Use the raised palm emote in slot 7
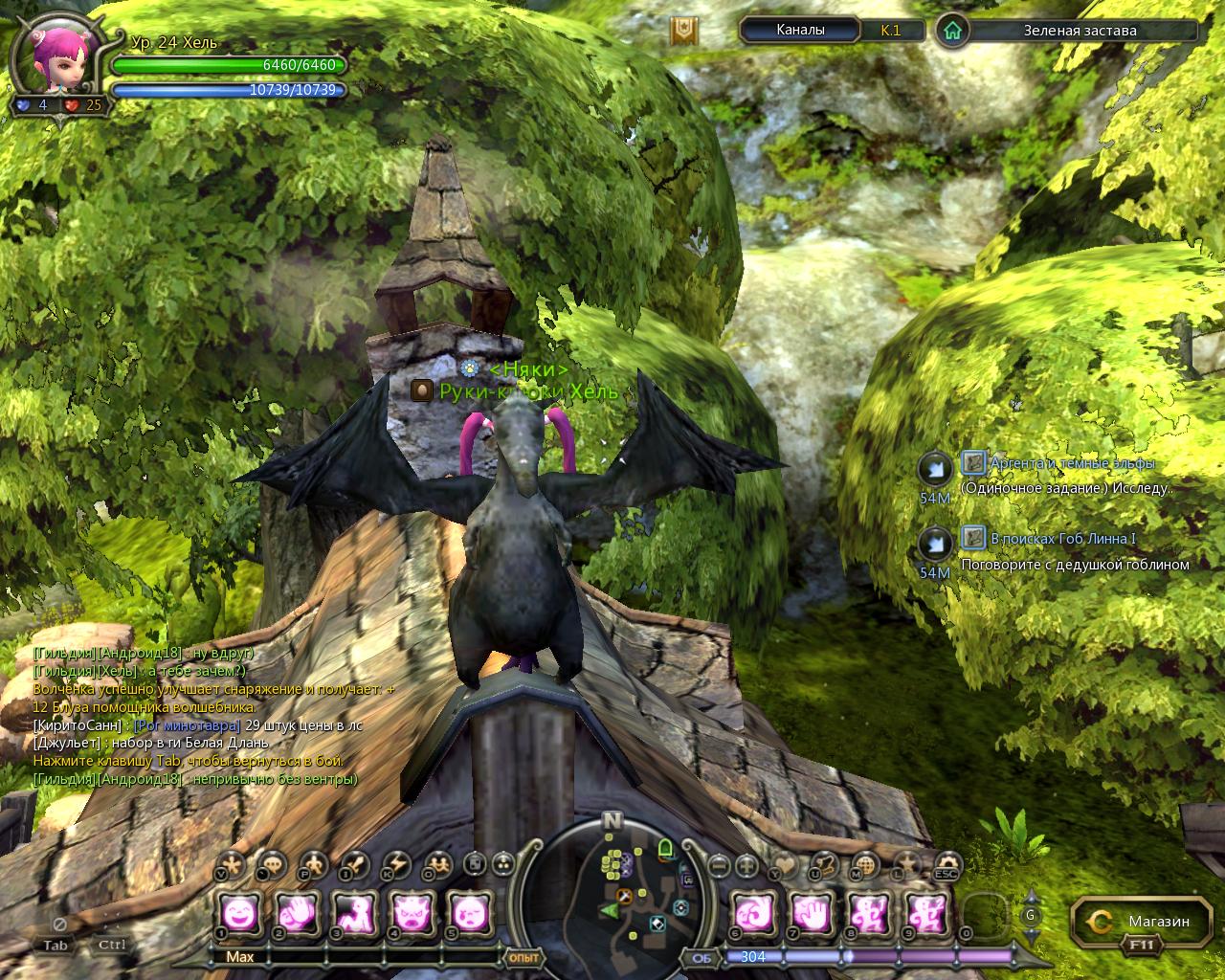The width and height of the screenshot is (1225, 980). 812,914
